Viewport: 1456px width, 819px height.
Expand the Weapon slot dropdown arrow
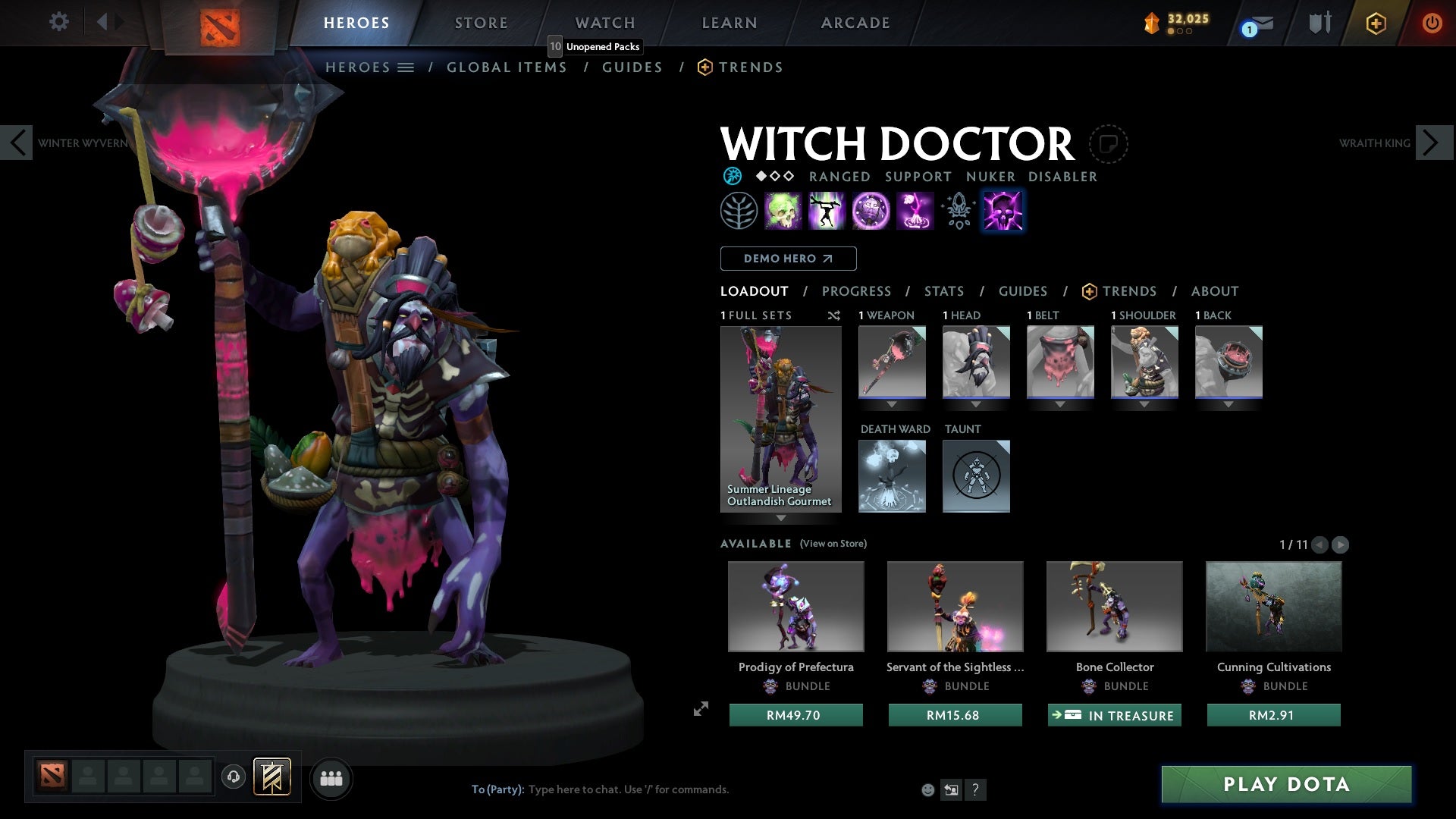pyautogui.click(x=892, y=404)
